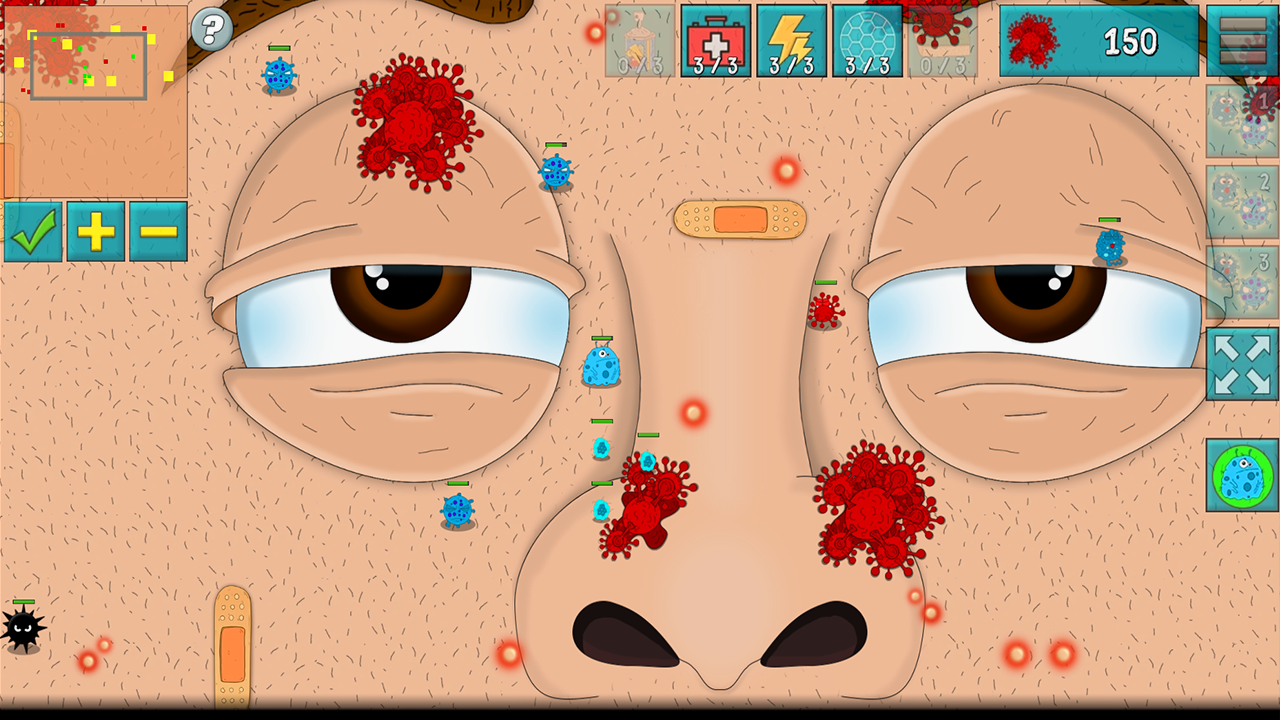Open the hamburger menu top right
This screenshot has height=720, width=1280.
(x=1241, y=42)
